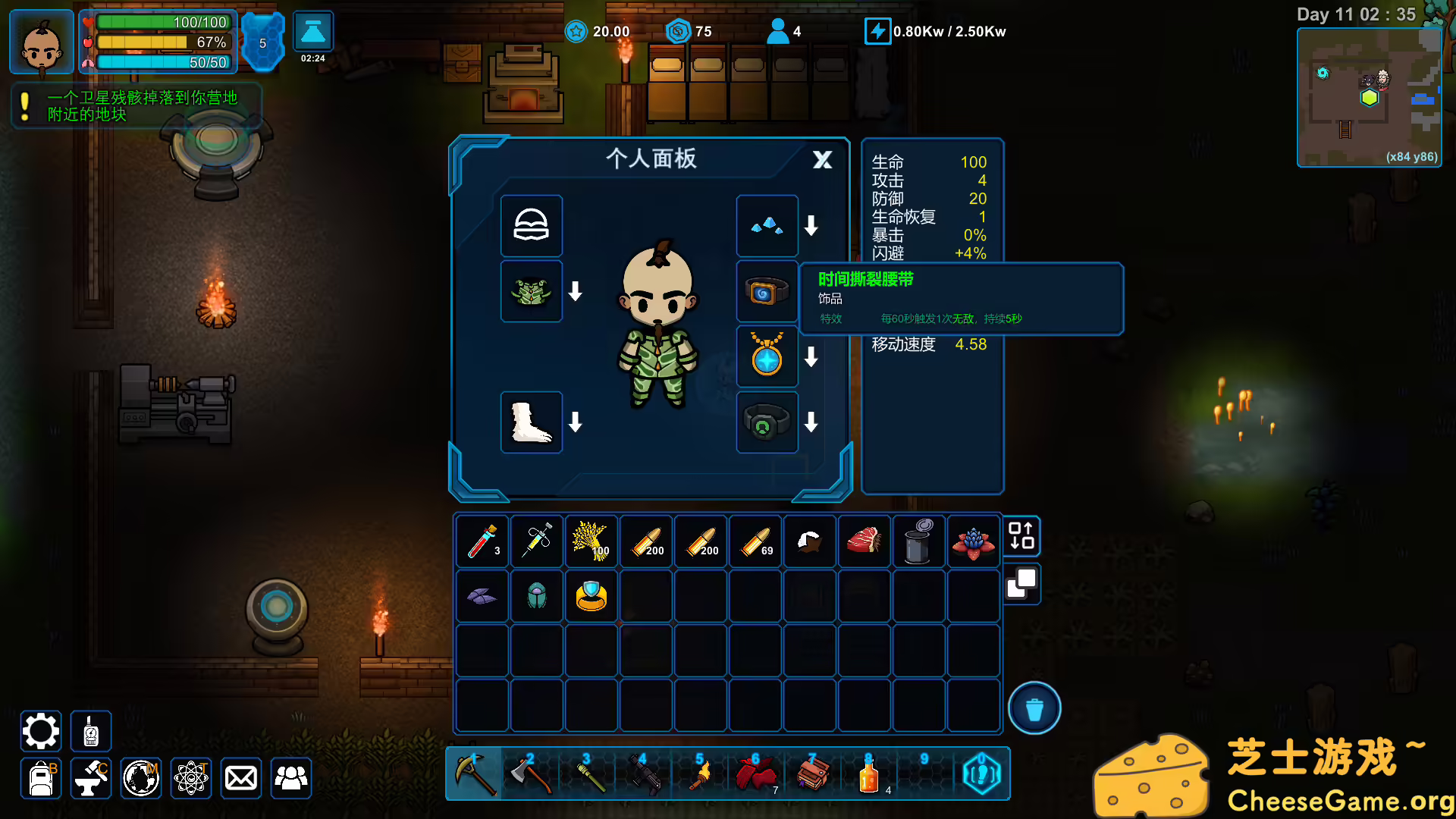Open the world map (M) icon
1456x819 pixels.
click(x=140, y=778)
